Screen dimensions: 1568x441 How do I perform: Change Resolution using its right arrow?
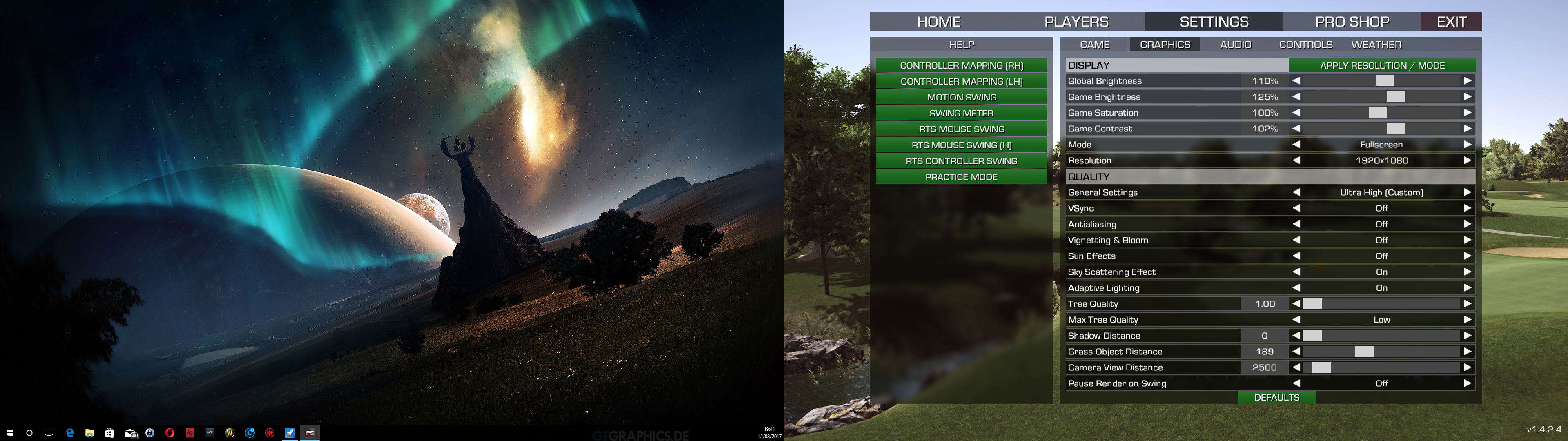pos(1468,161)
